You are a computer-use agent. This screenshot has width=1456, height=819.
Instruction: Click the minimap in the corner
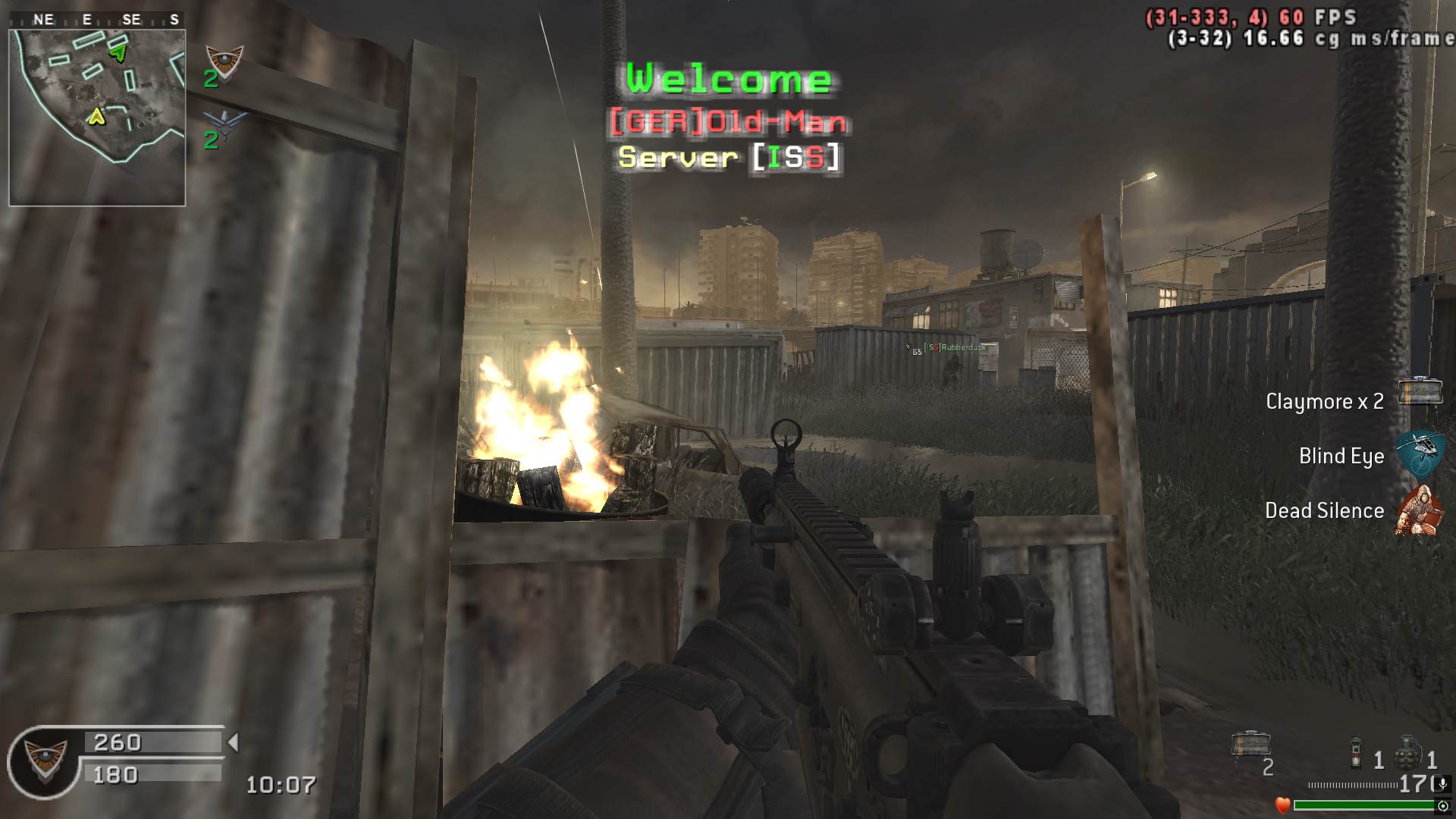point(97,118)
